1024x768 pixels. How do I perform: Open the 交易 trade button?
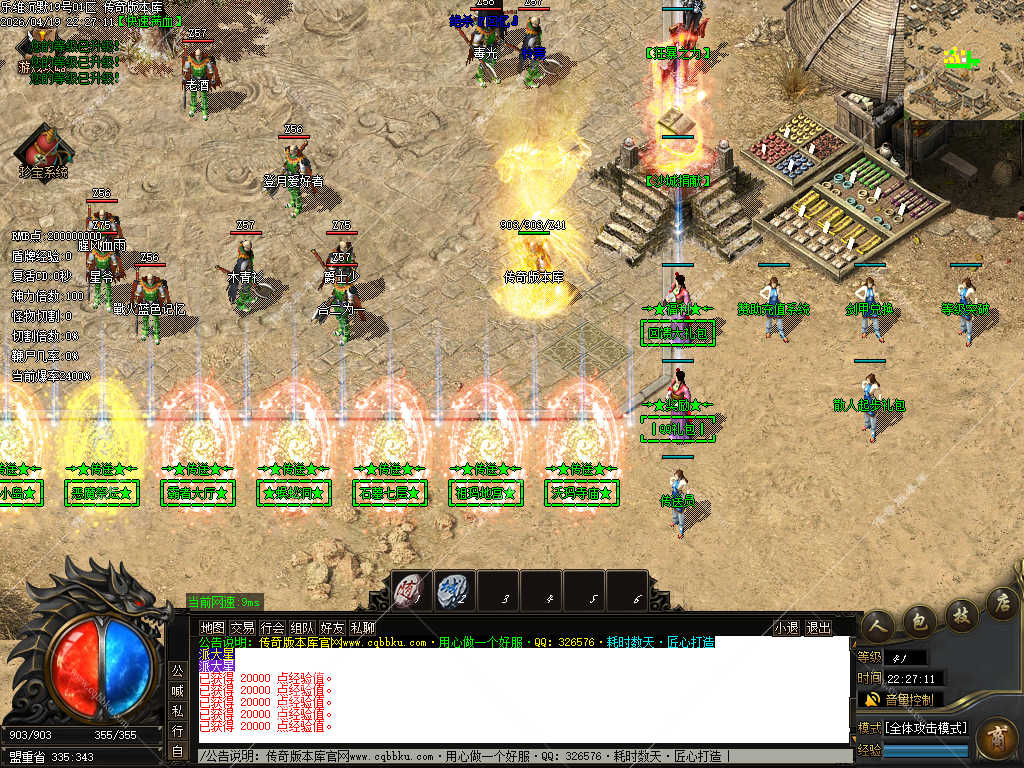242,628
